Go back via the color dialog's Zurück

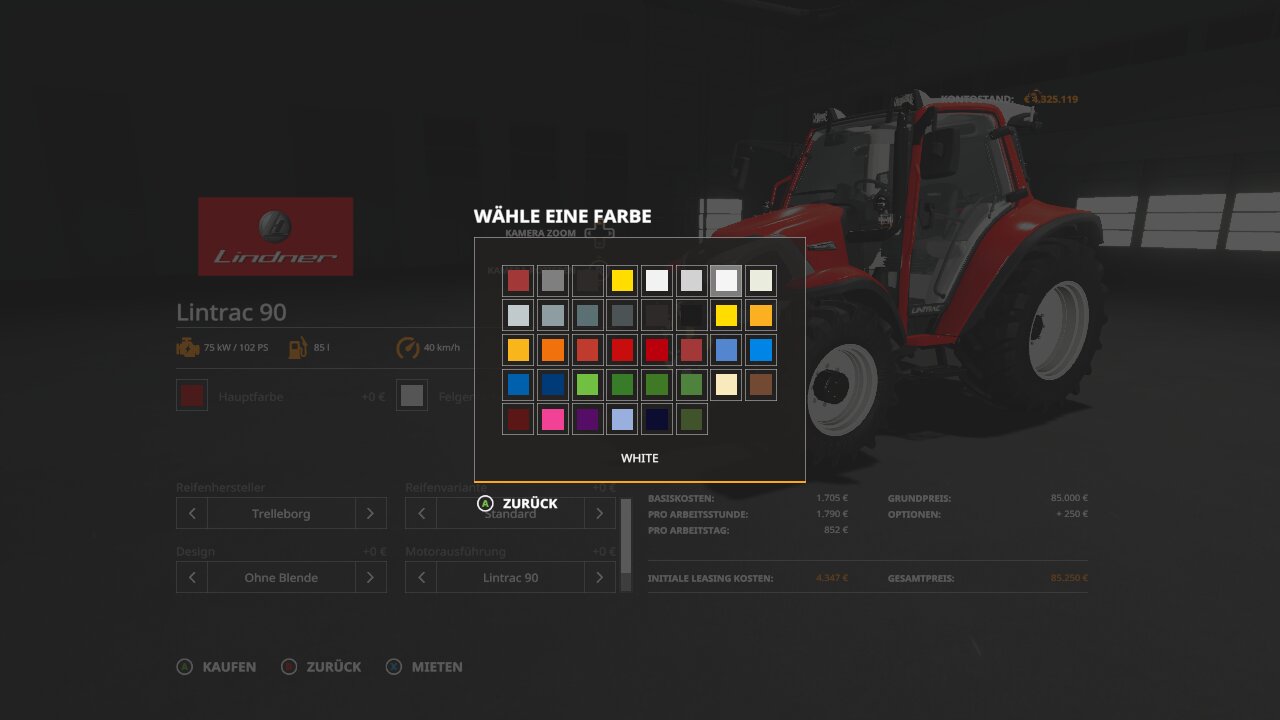coord(518,503)
